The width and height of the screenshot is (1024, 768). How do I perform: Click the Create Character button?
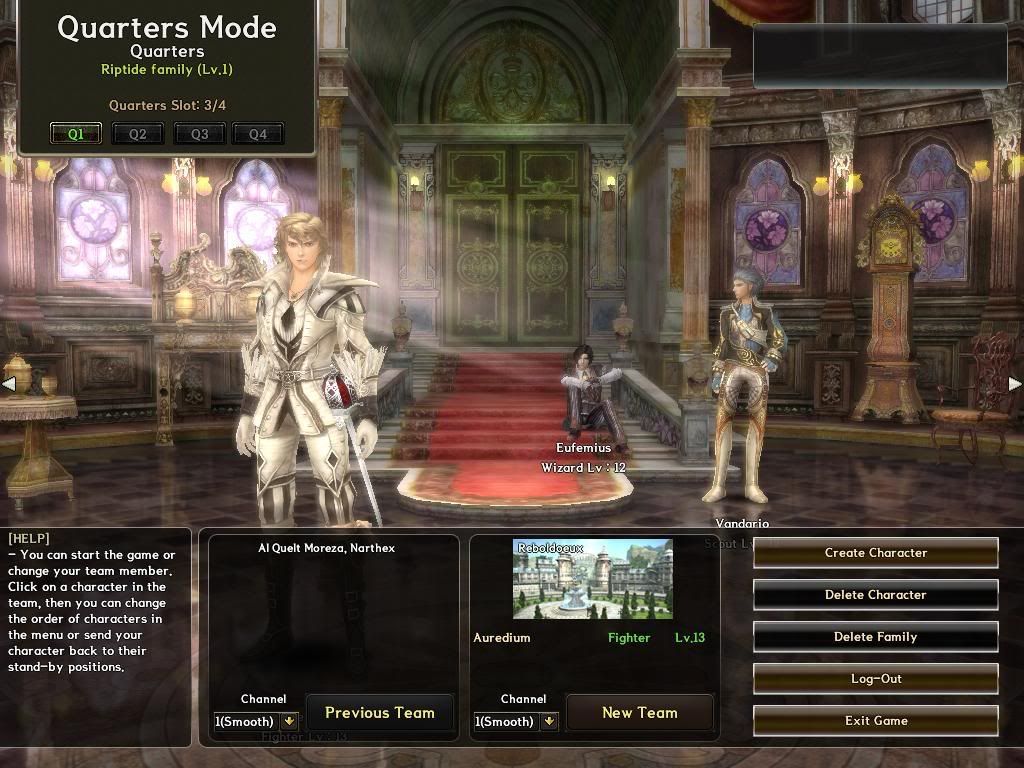point(875,553)
